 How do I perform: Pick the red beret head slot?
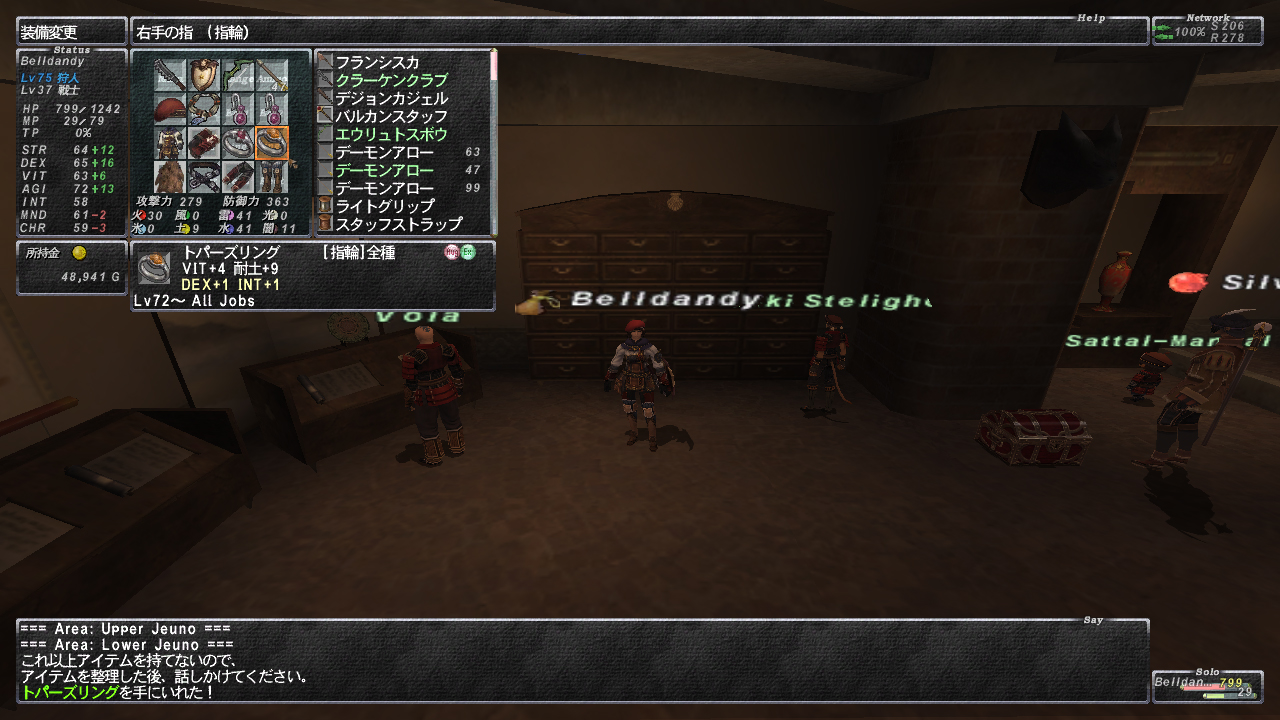coord(171,110)
